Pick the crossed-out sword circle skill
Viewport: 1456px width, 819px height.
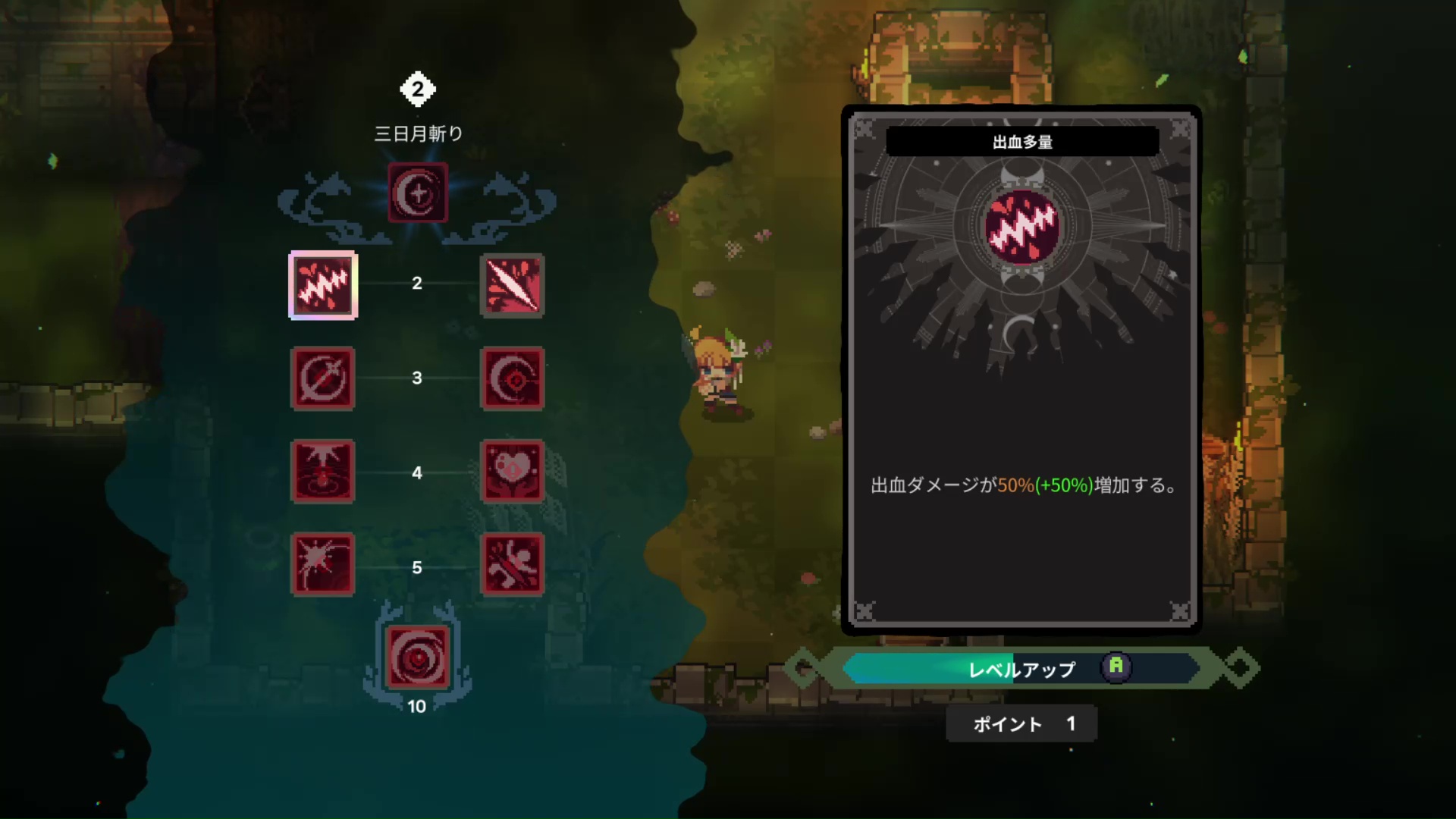click(323, 378)
